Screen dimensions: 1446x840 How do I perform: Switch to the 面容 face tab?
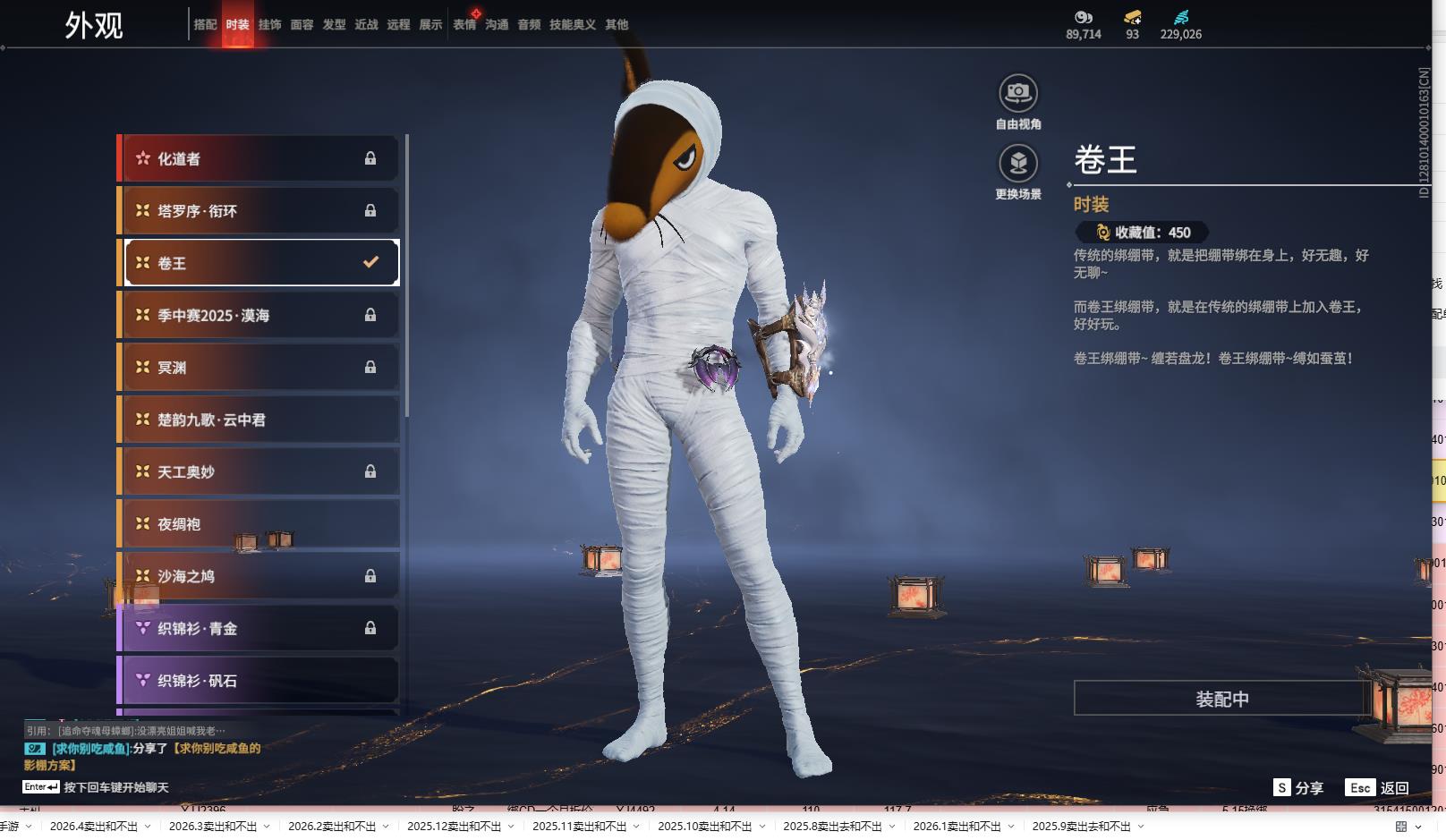click(302, 25)
